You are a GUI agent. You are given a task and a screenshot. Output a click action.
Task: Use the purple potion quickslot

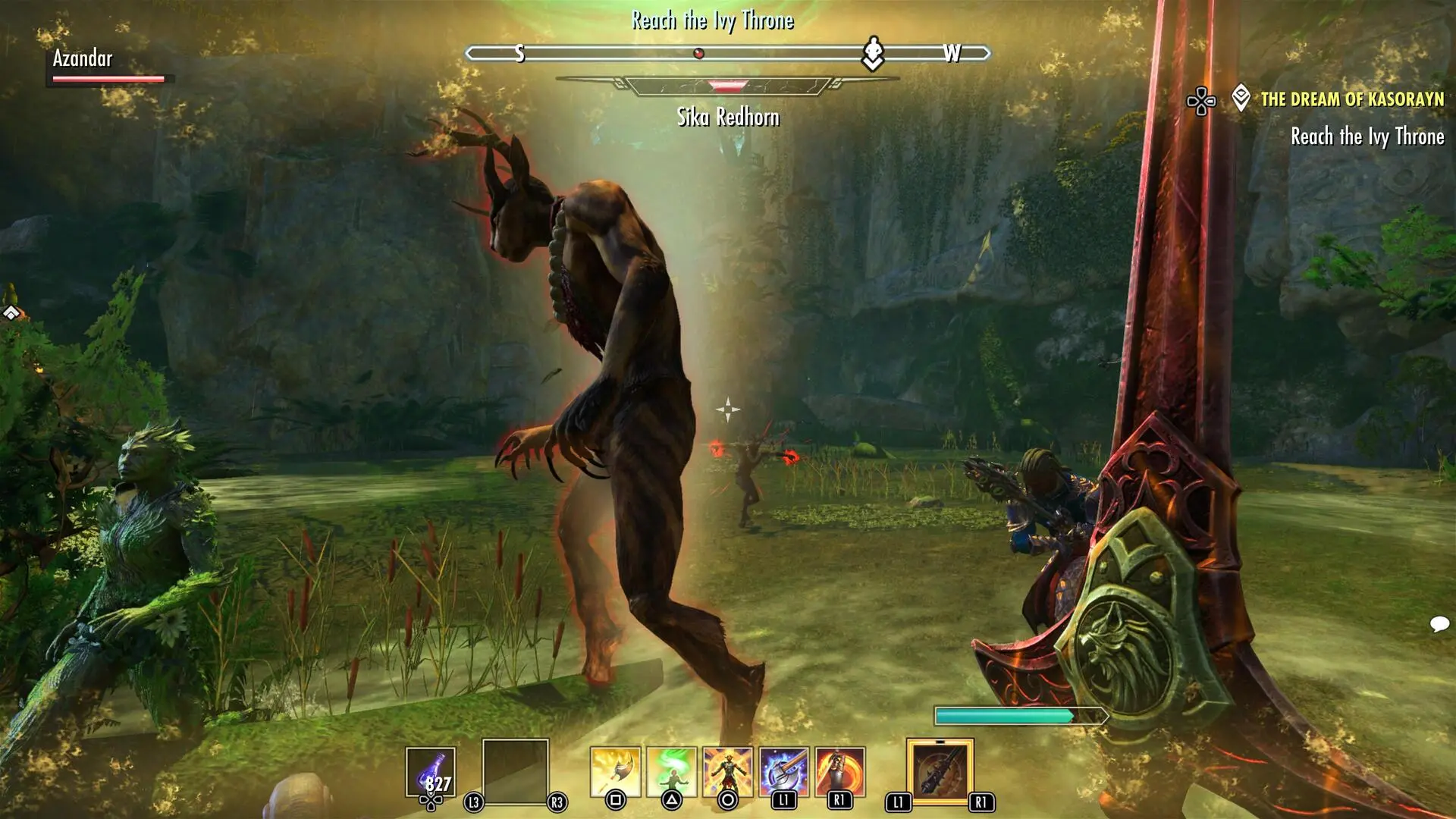tap(431, 772)
